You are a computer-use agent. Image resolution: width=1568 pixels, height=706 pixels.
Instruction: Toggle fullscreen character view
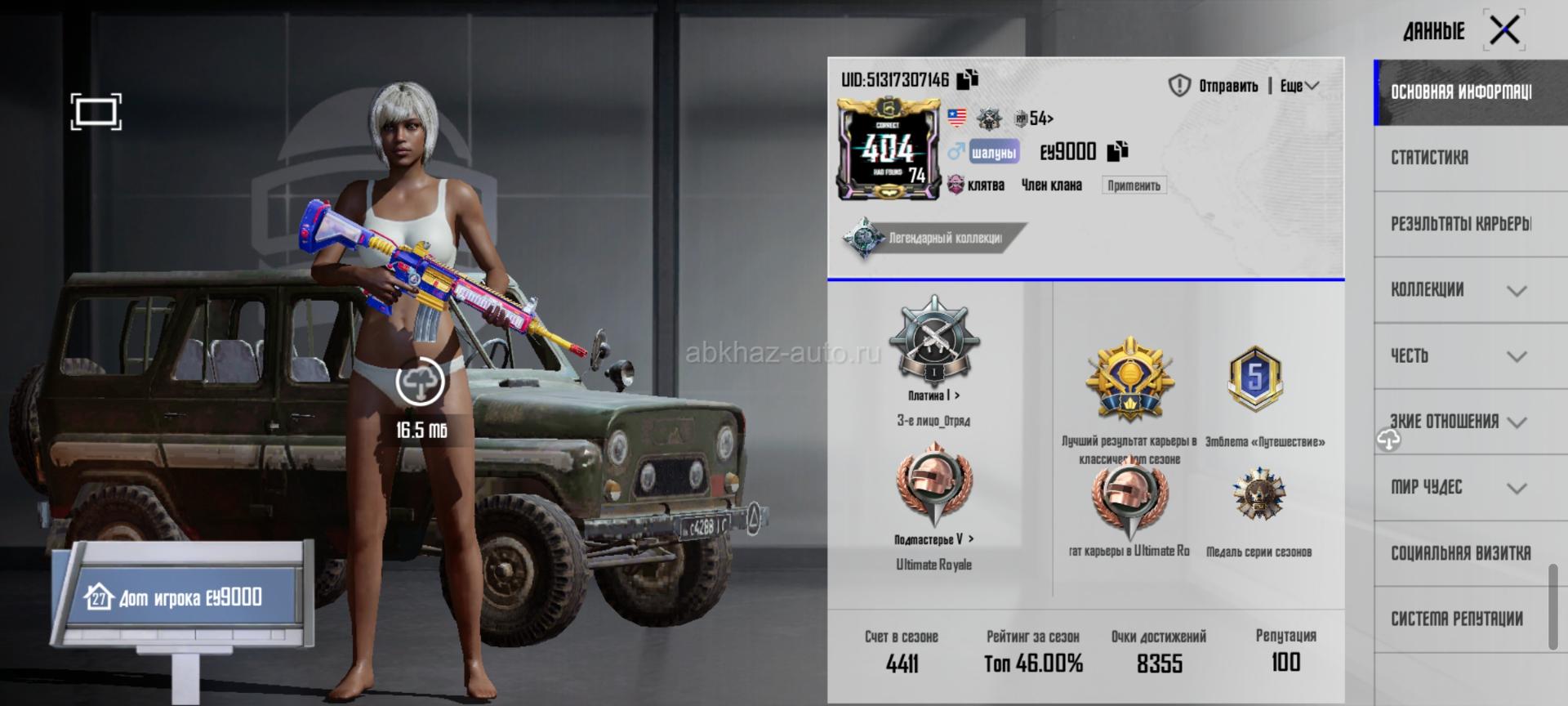point(96,112)
